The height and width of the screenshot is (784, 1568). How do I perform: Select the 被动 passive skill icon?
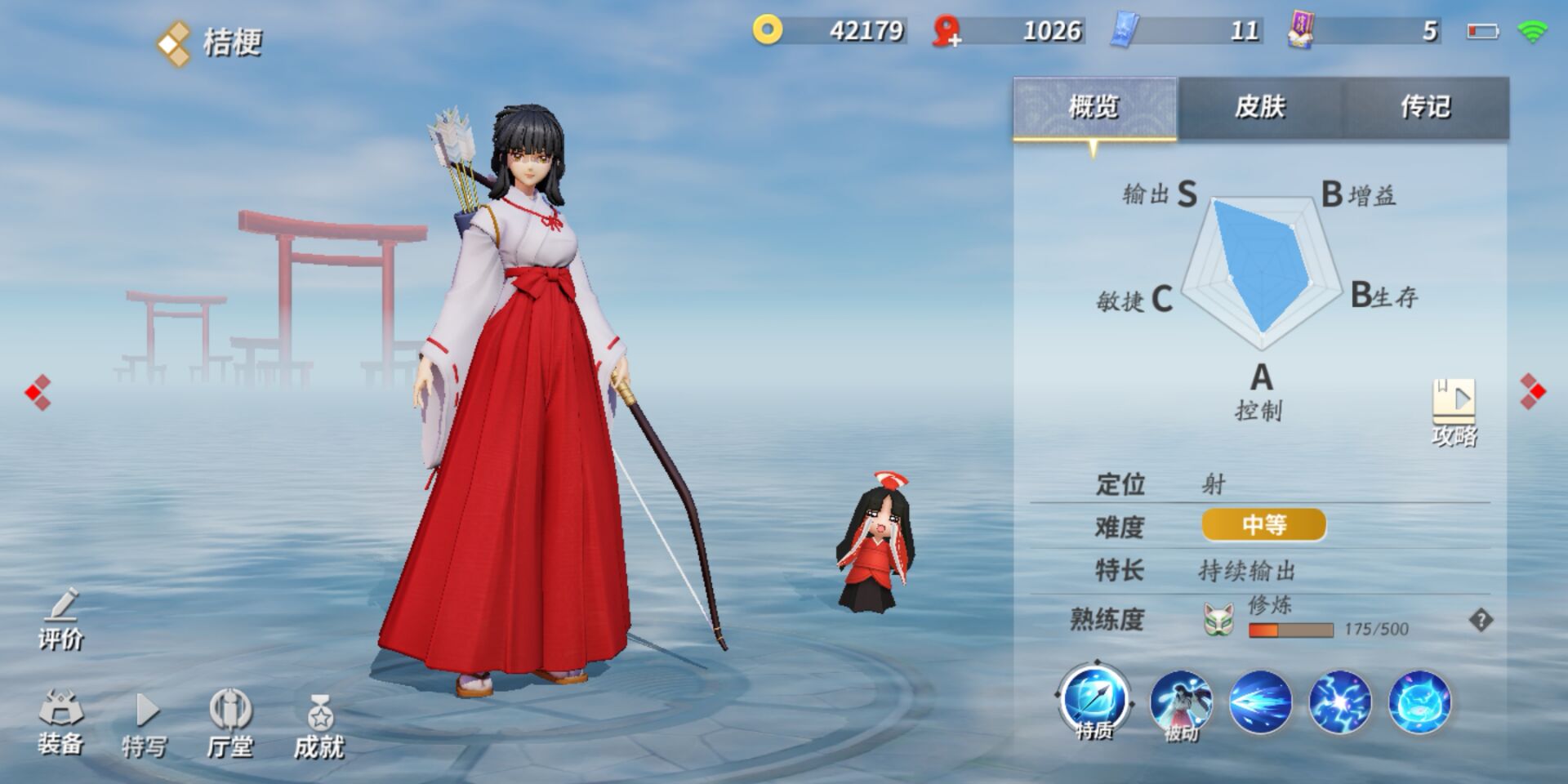click(x=1180, y=703)
